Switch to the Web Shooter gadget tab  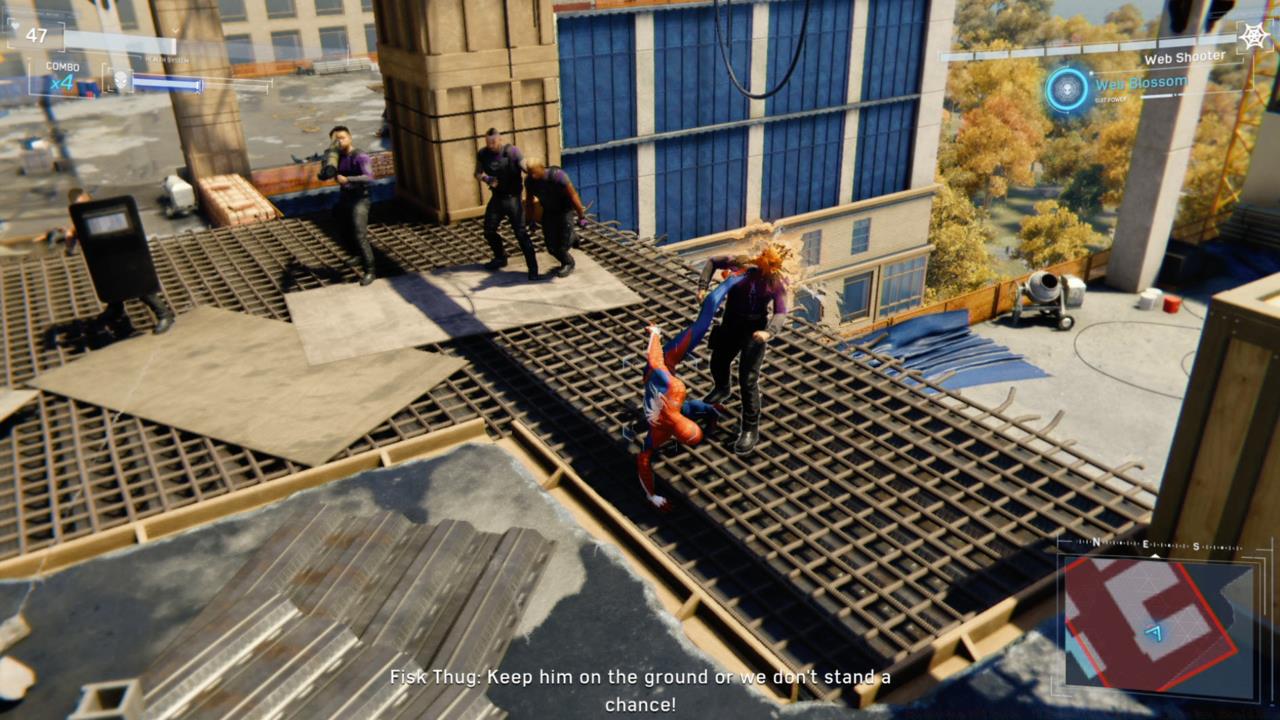coord(1185,56)
